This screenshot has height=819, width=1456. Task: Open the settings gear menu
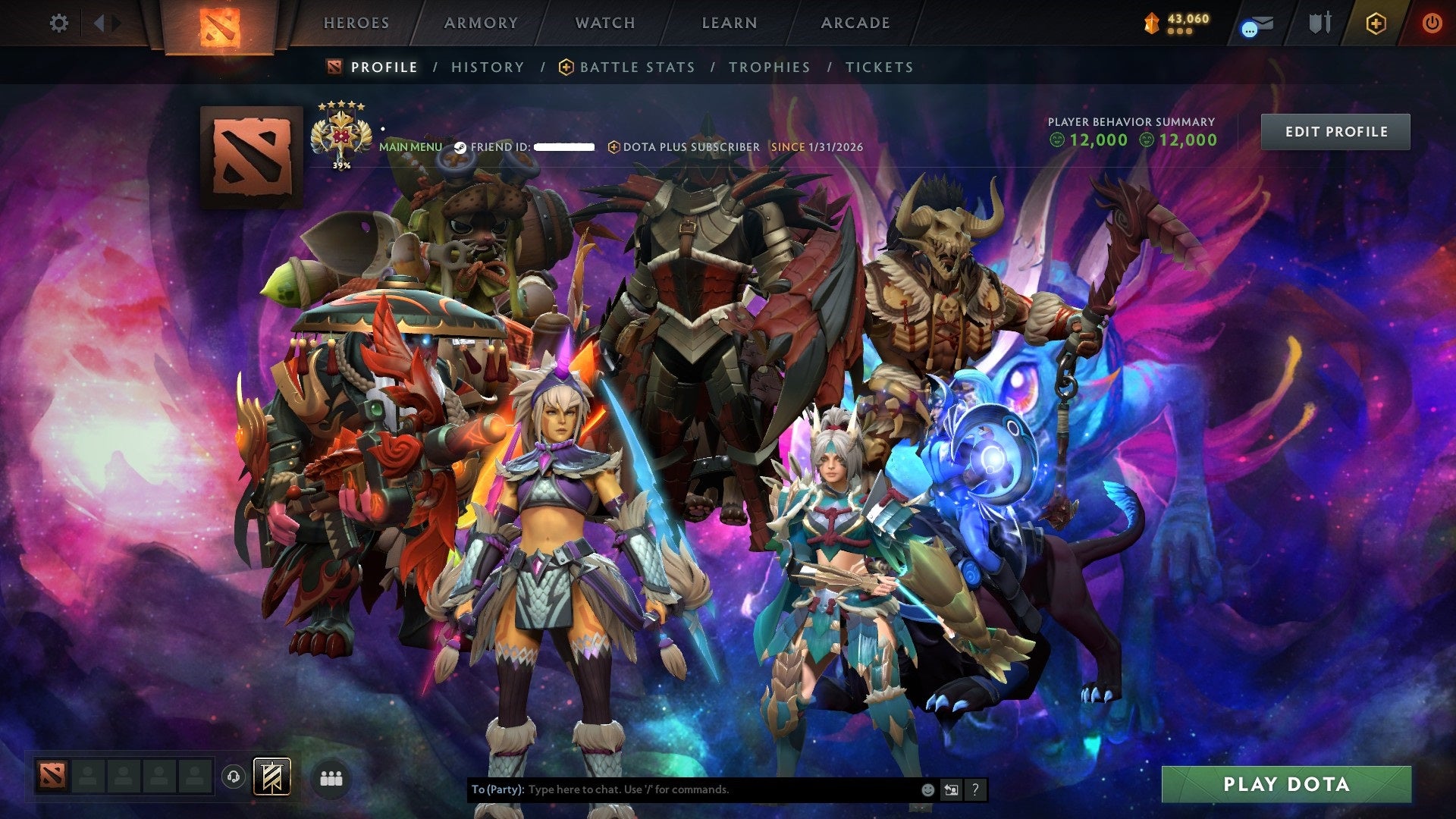[x=58, y=23]
